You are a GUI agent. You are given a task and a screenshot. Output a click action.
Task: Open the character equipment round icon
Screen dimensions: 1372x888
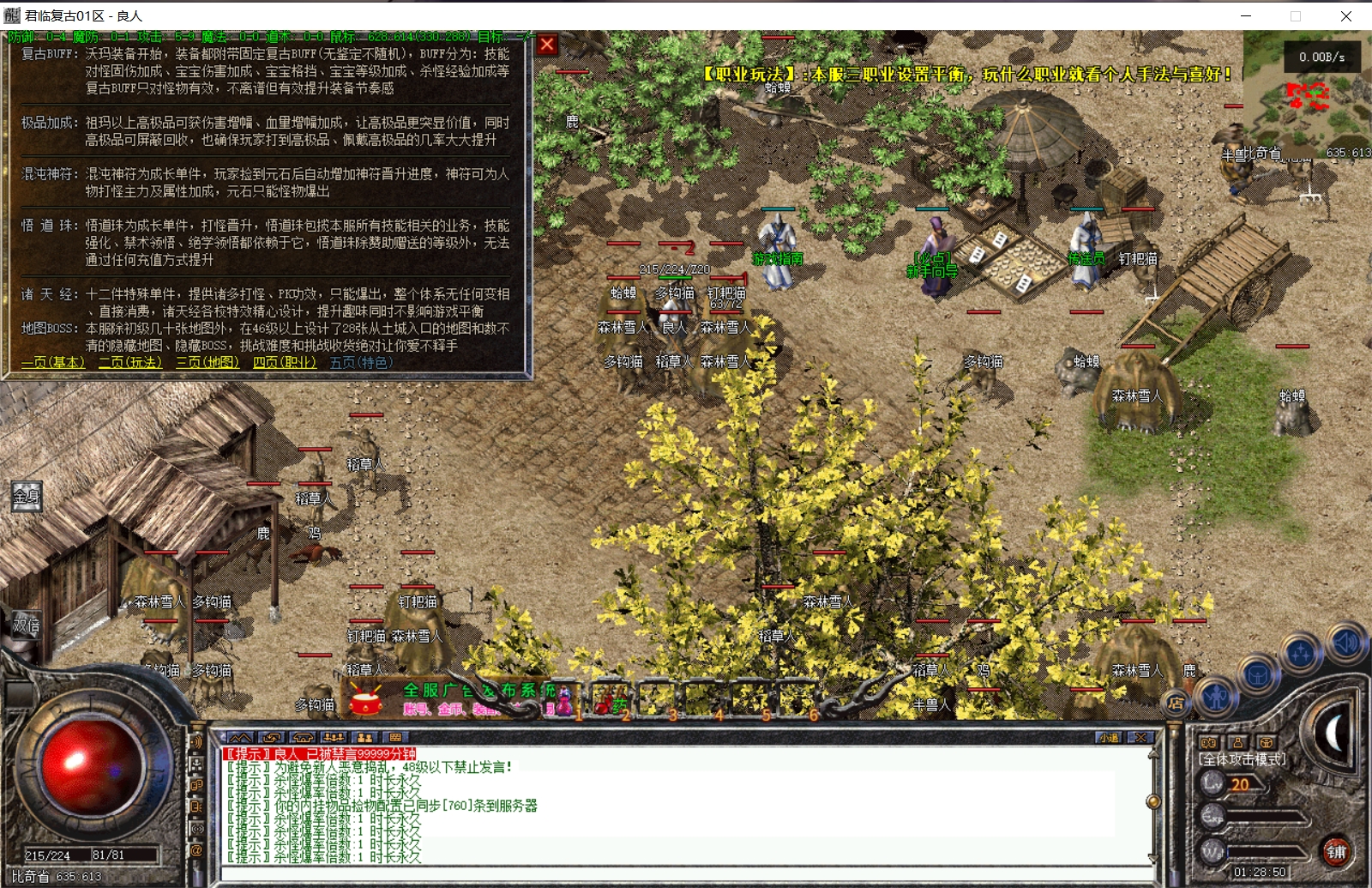coord(1216,696)
